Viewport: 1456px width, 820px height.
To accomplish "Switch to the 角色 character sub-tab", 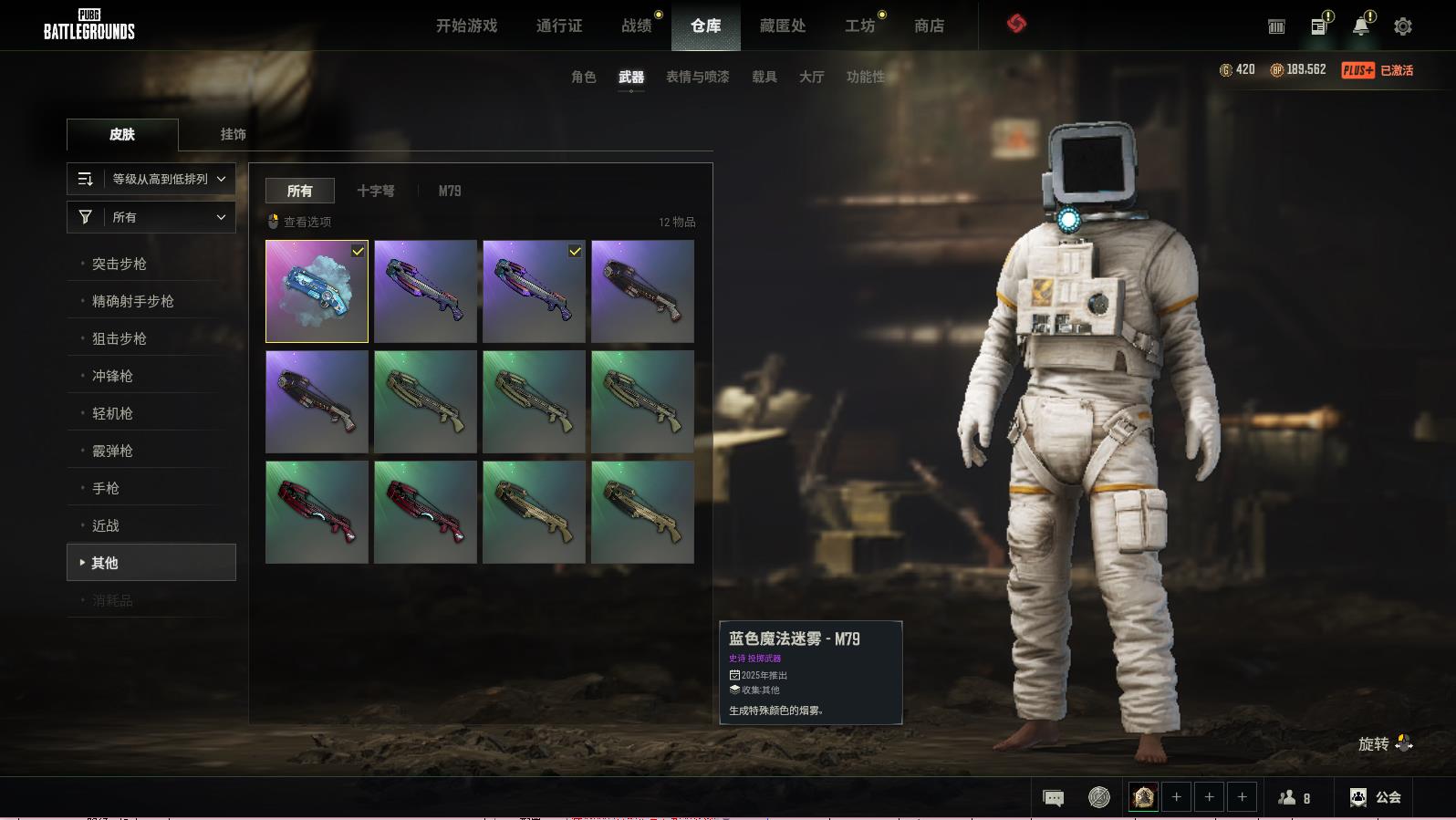I will [583, 77].
